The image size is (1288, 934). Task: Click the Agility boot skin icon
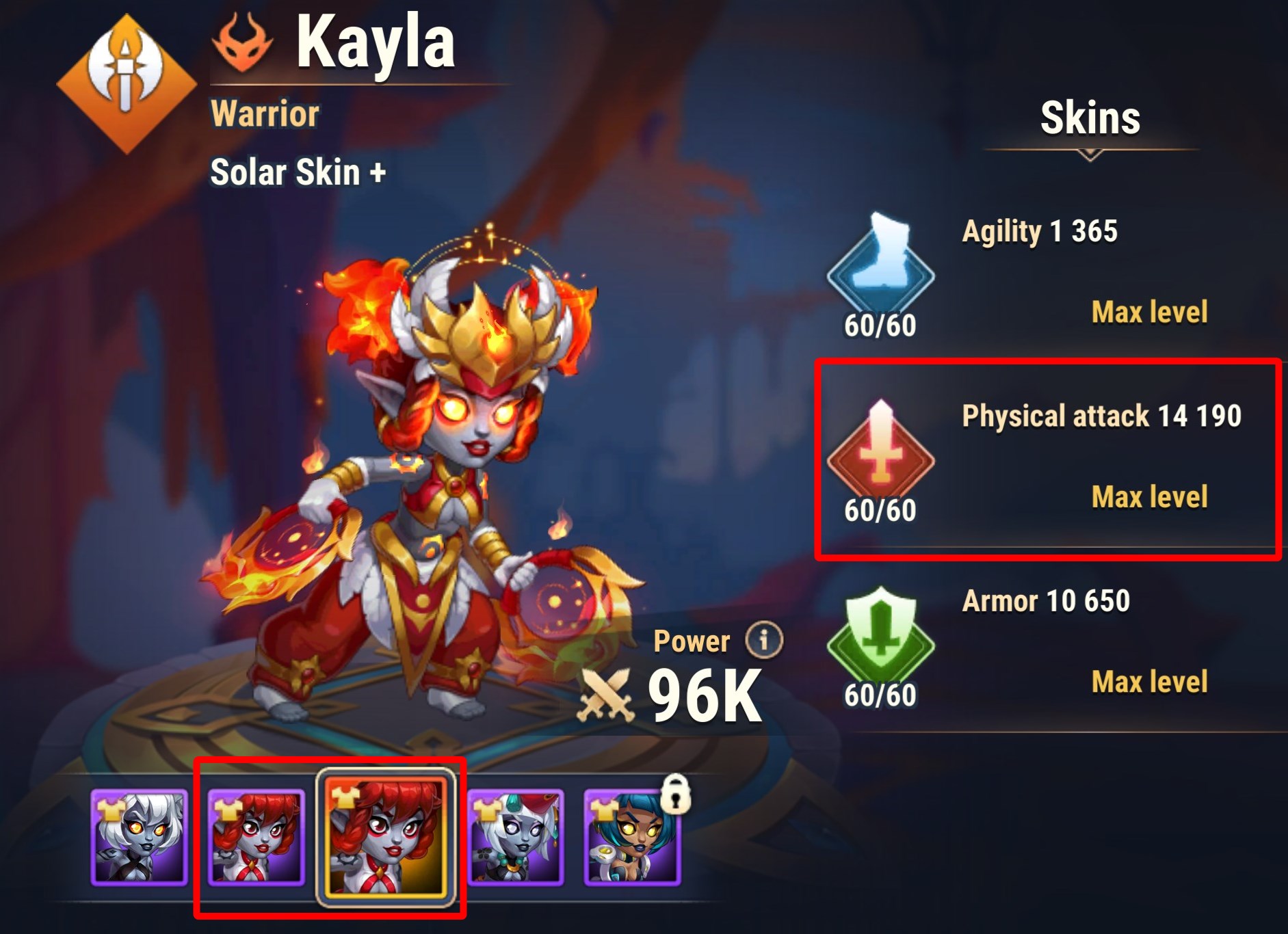click(x=880, y=262)
